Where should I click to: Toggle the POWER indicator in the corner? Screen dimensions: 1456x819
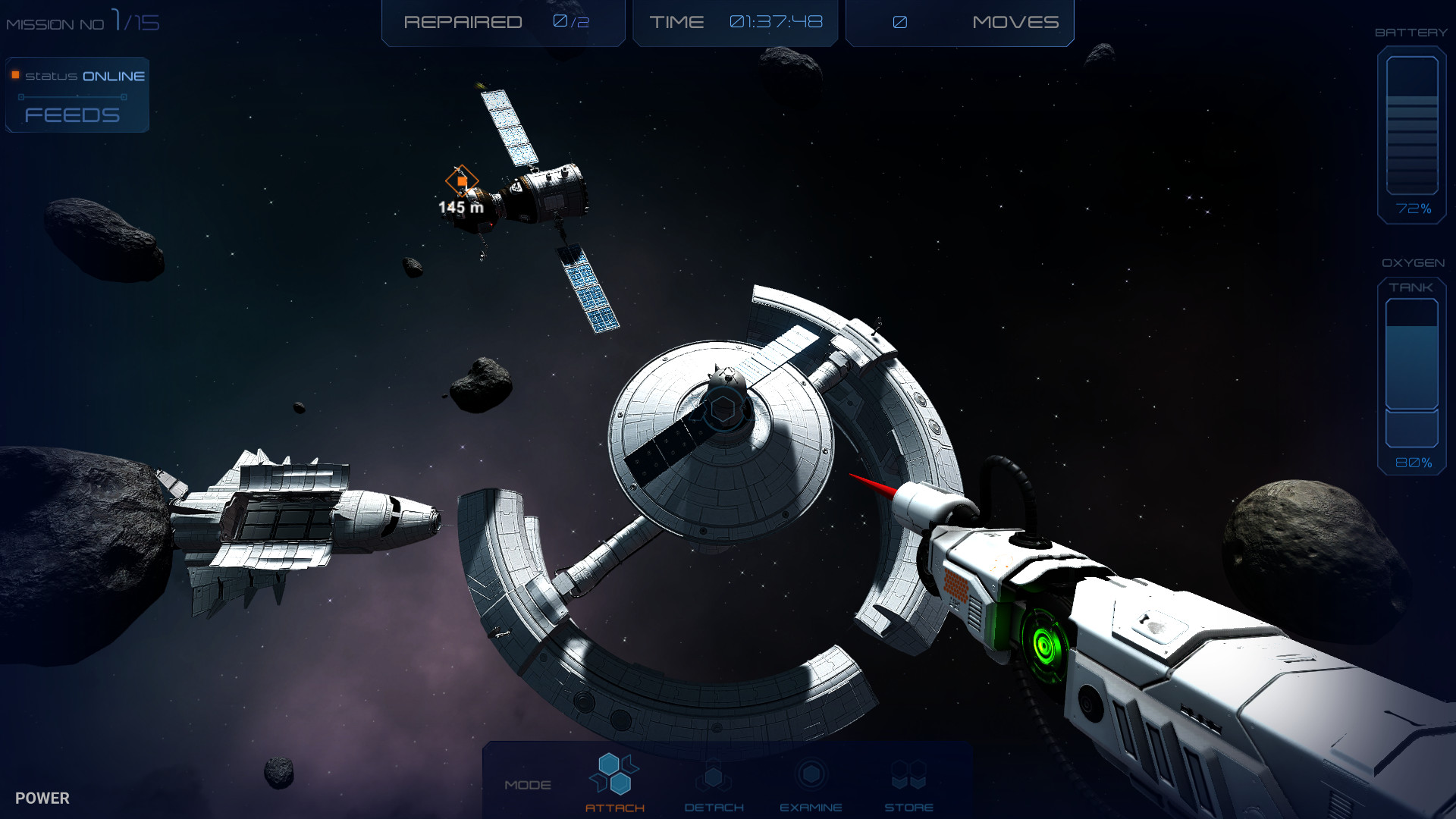click(43, 798)
